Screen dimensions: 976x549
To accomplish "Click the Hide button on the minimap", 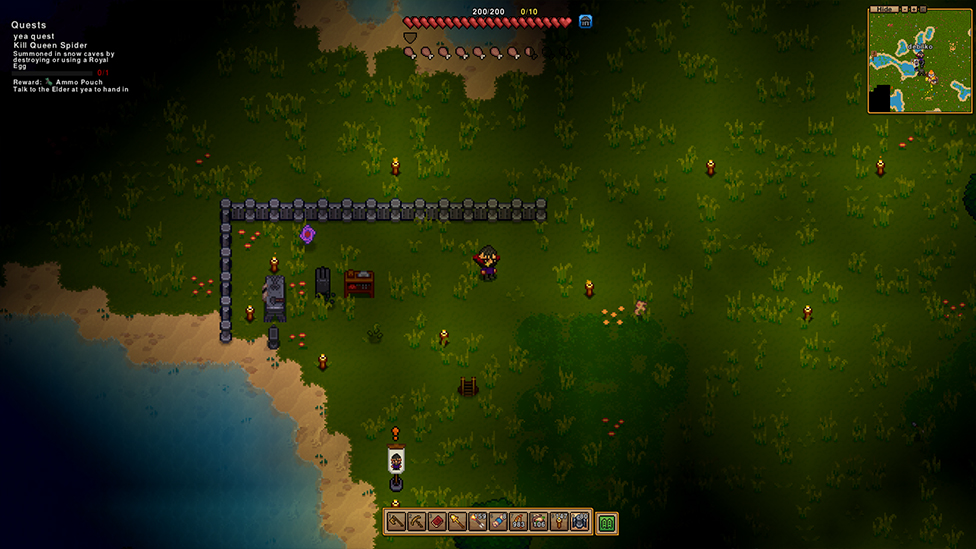I will [883, 9].
